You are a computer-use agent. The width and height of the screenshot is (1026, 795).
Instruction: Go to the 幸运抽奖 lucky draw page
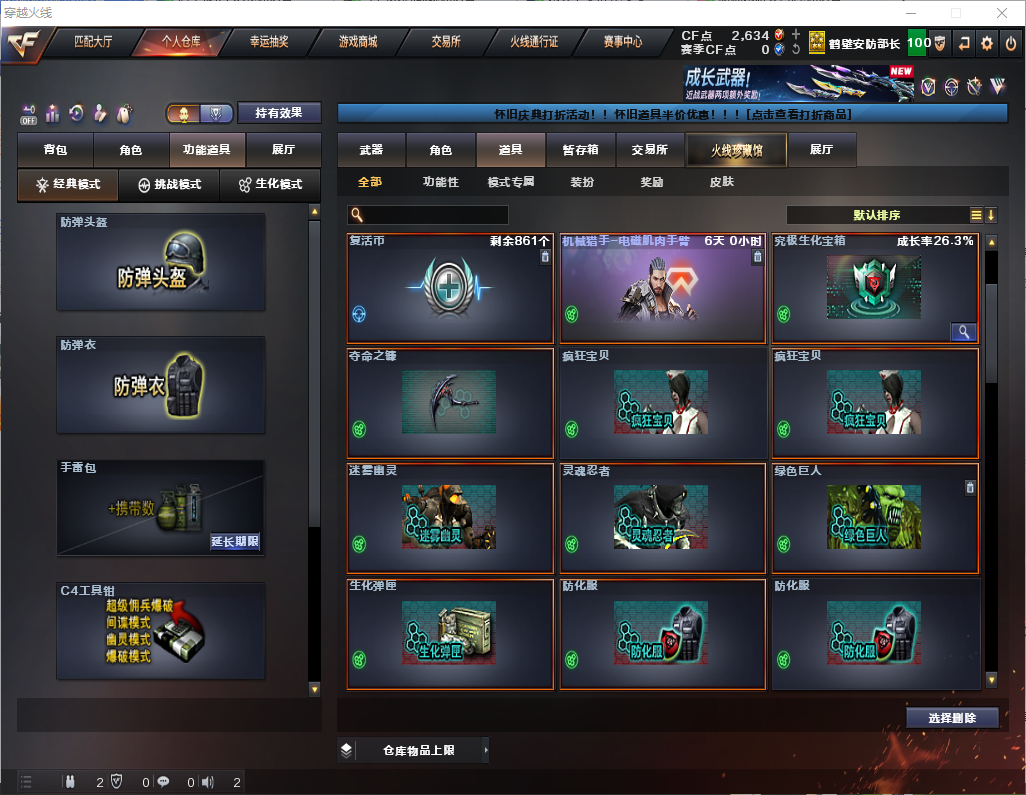pyautogui.click(x=268, y=42)
